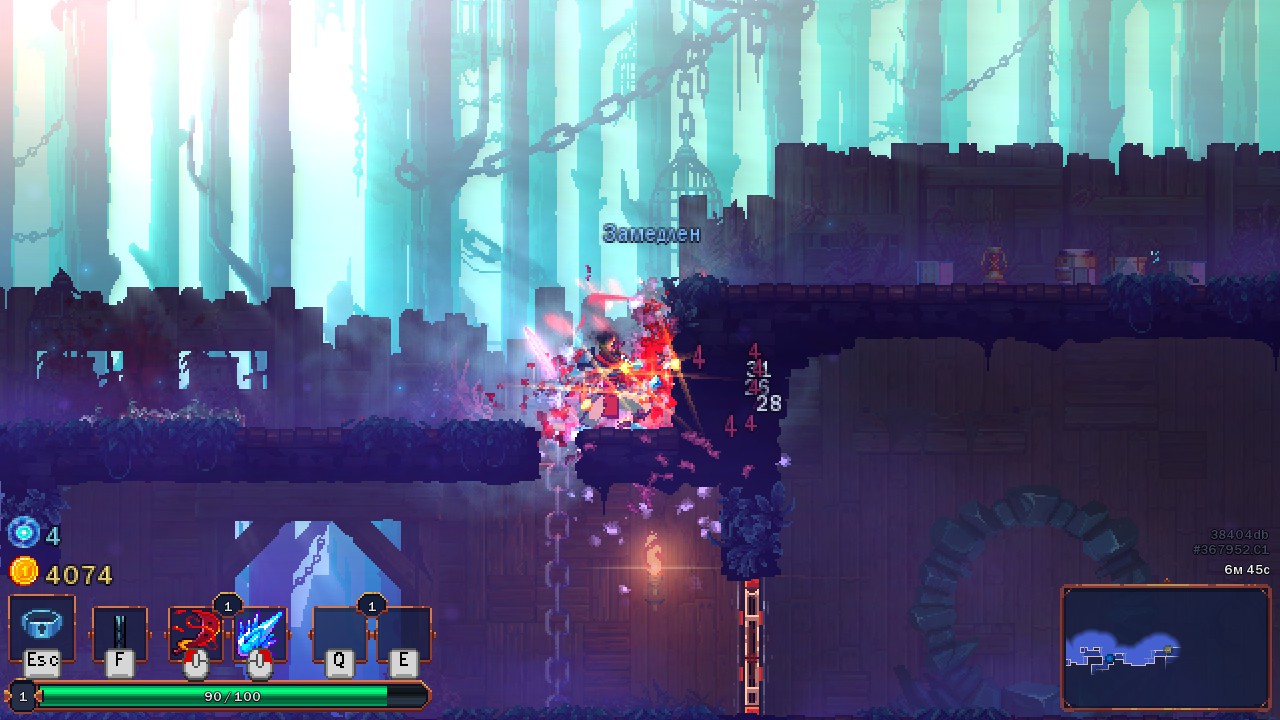The width and height of the screenshot is (1280, 720).
Task: Click the blue player marker on the minimap
Action: [1110, 658]
